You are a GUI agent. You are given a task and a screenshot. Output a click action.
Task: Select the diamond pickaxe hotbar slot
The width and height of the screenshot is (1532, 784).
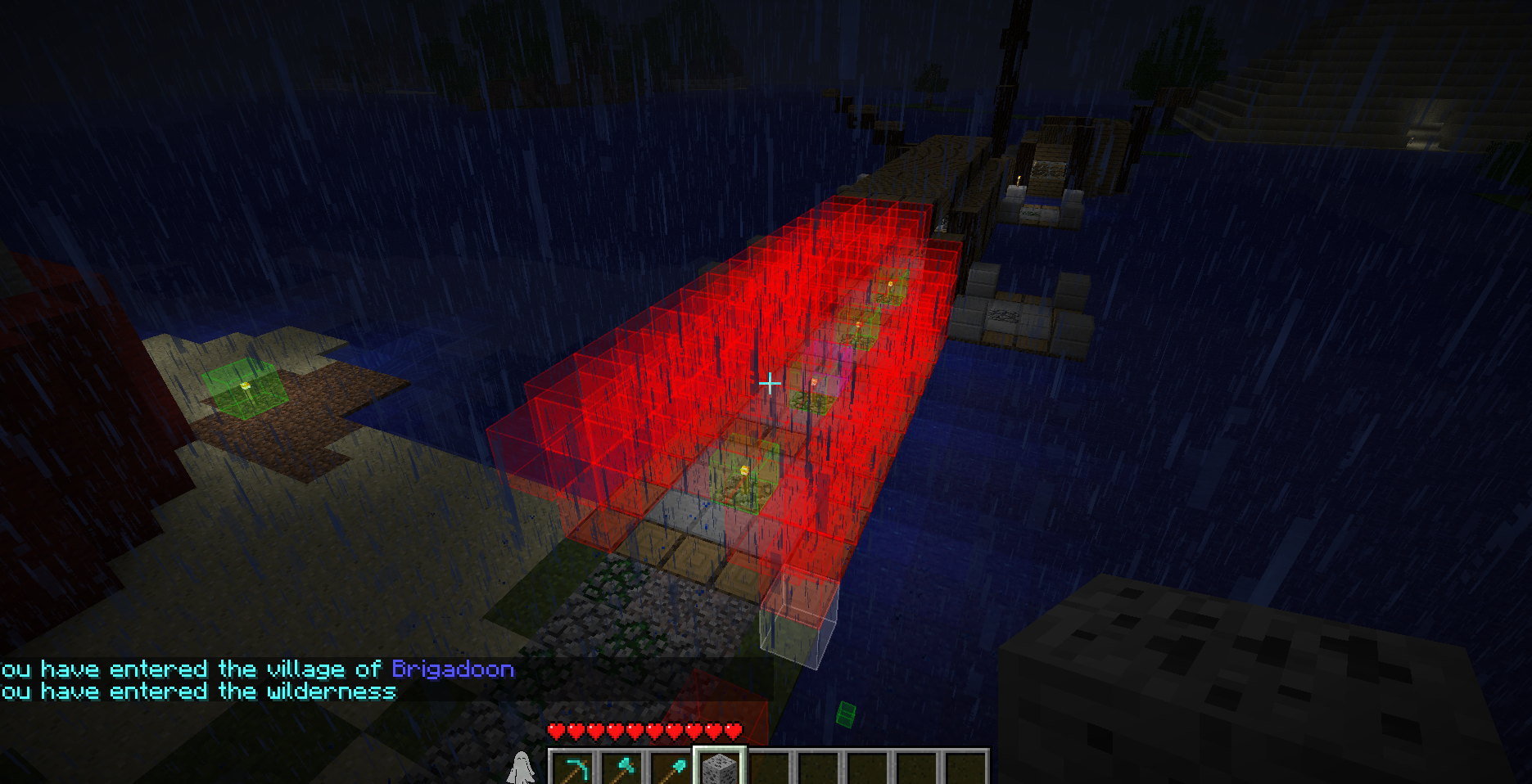573,769
